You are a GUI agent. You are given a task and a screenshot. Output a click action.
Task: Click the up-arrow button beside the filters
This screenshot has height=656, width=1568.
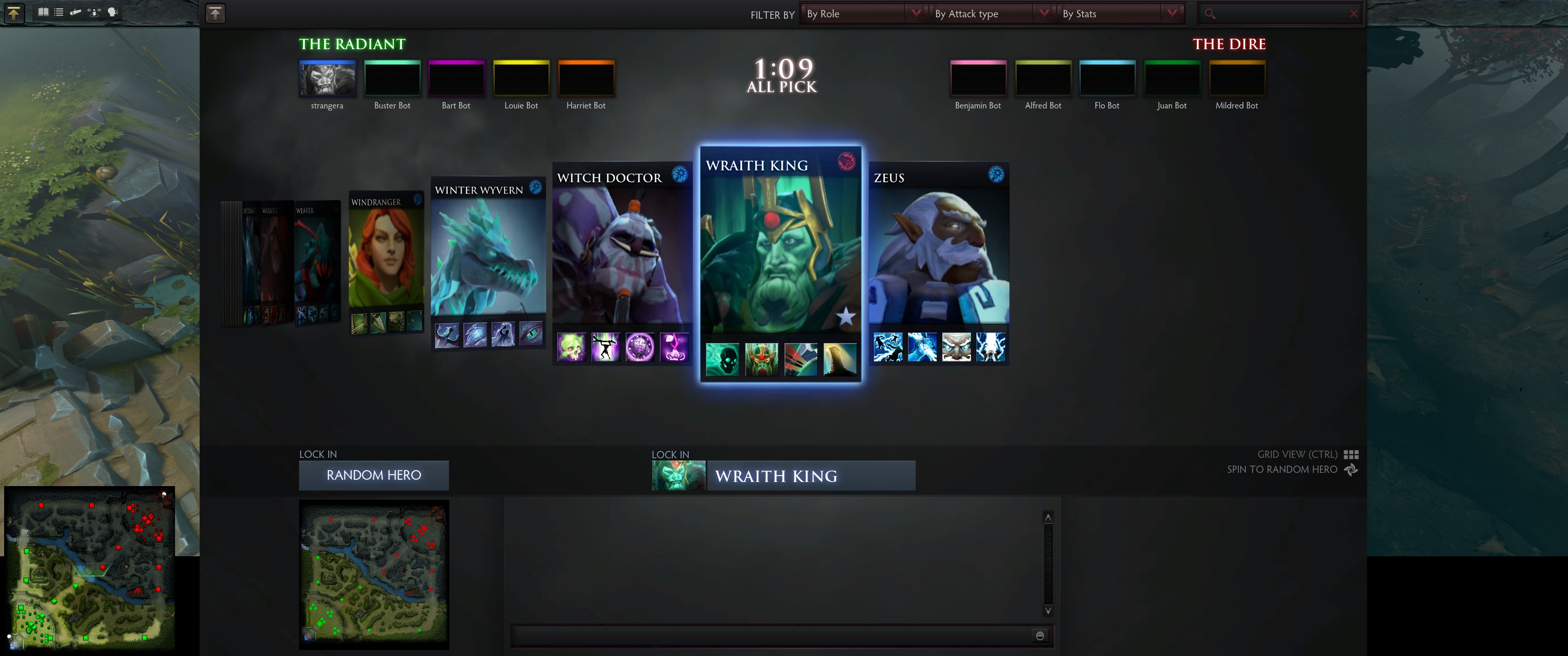[x=215, y=13]
